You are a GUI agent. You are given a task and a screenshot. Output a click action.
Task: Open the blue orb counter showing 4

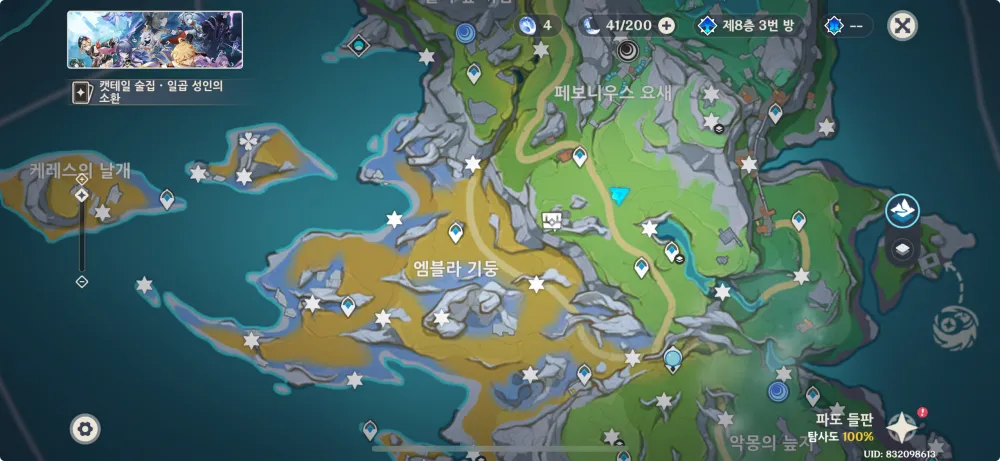coord(538,26)
